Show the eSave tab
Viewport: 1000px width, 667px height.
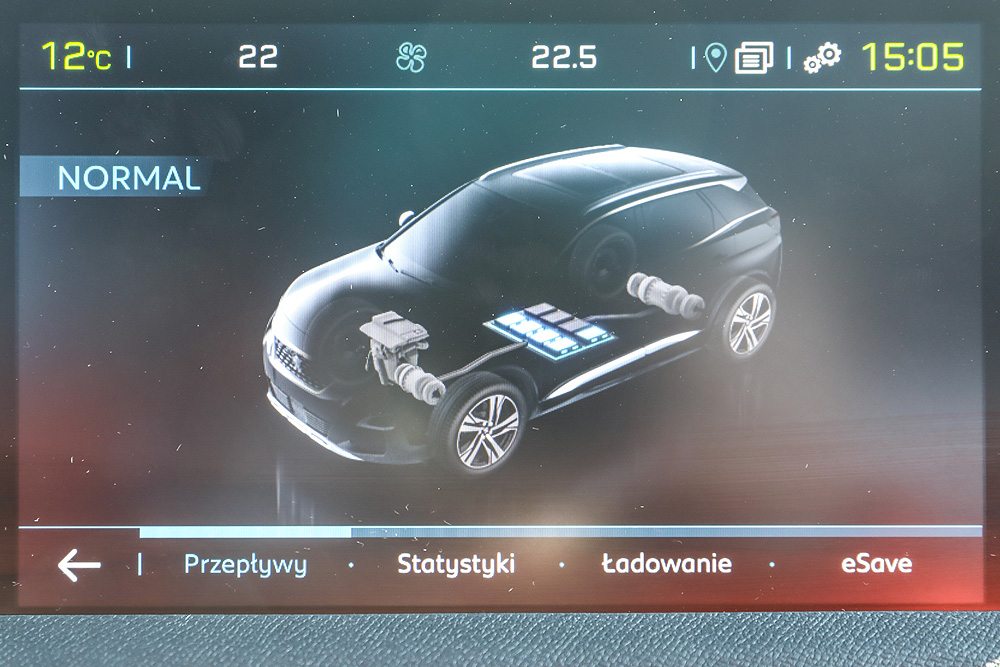(x=876, y=564)
